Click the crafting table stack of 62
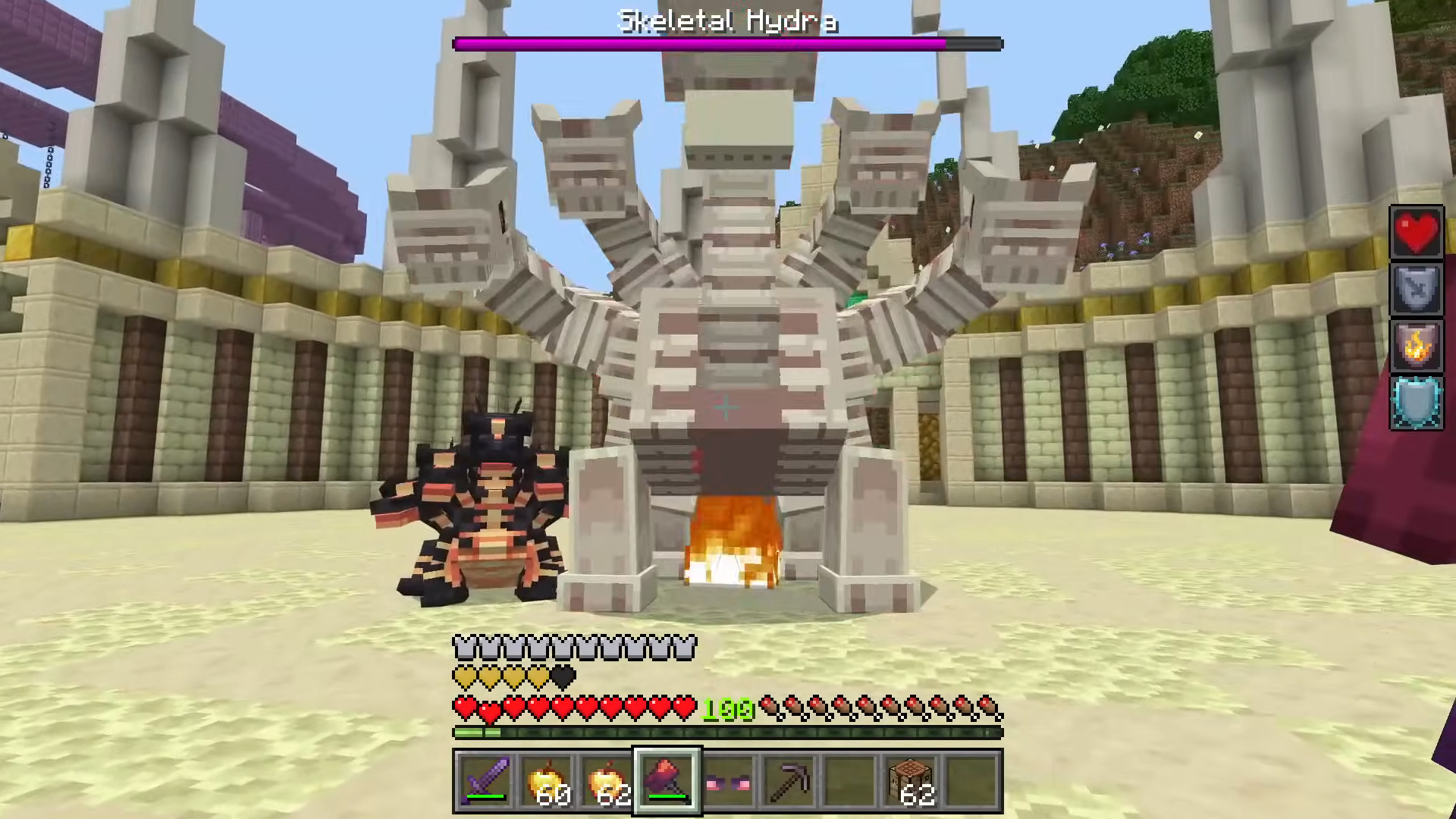1456x819 pixels. tap(910, 781)
